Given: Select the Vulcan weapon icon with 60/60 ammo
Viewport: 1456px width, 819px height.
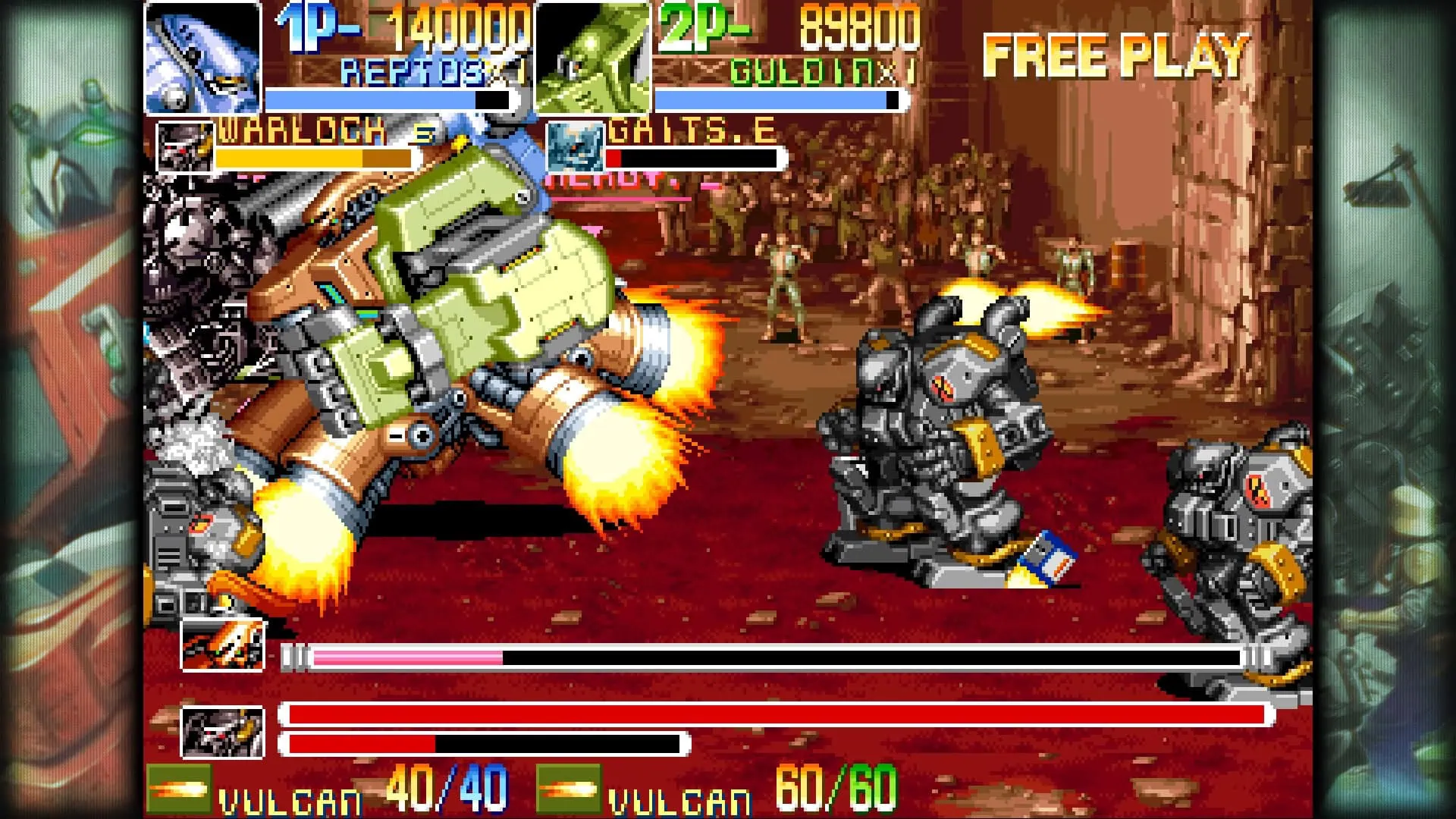Looking at the screenshot, I should (568, 789).
